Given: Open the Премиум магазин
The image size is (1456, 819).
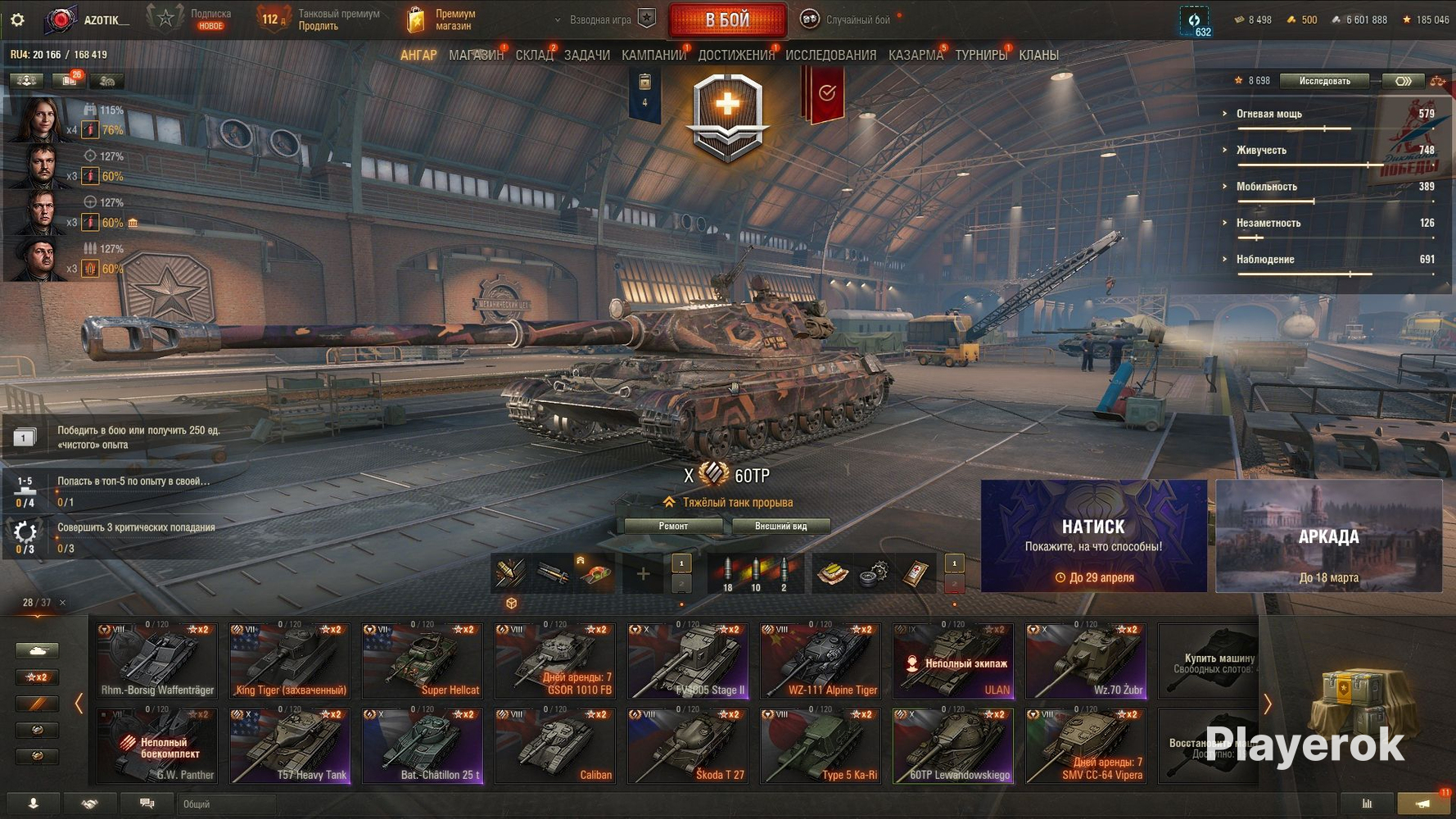Looking at the screenshot, I should 442,20.
